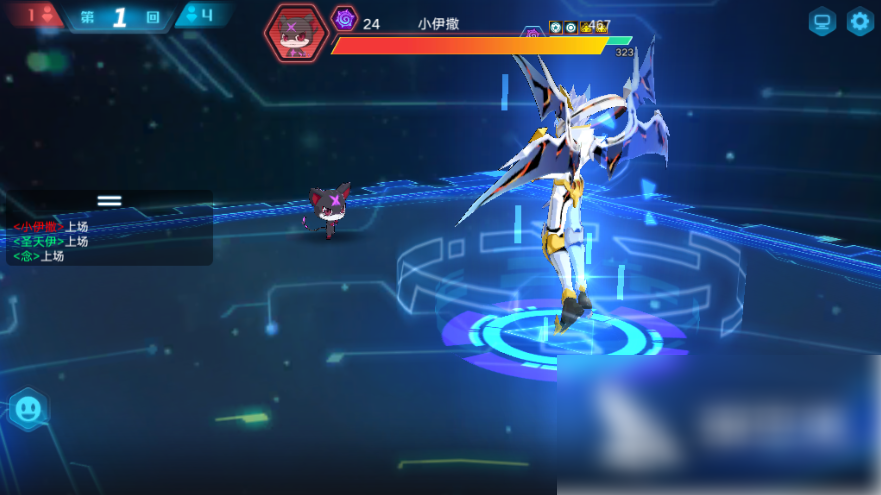Click the purple swirl attribute icon
This screenshot has width=881, height=495.
345,19
